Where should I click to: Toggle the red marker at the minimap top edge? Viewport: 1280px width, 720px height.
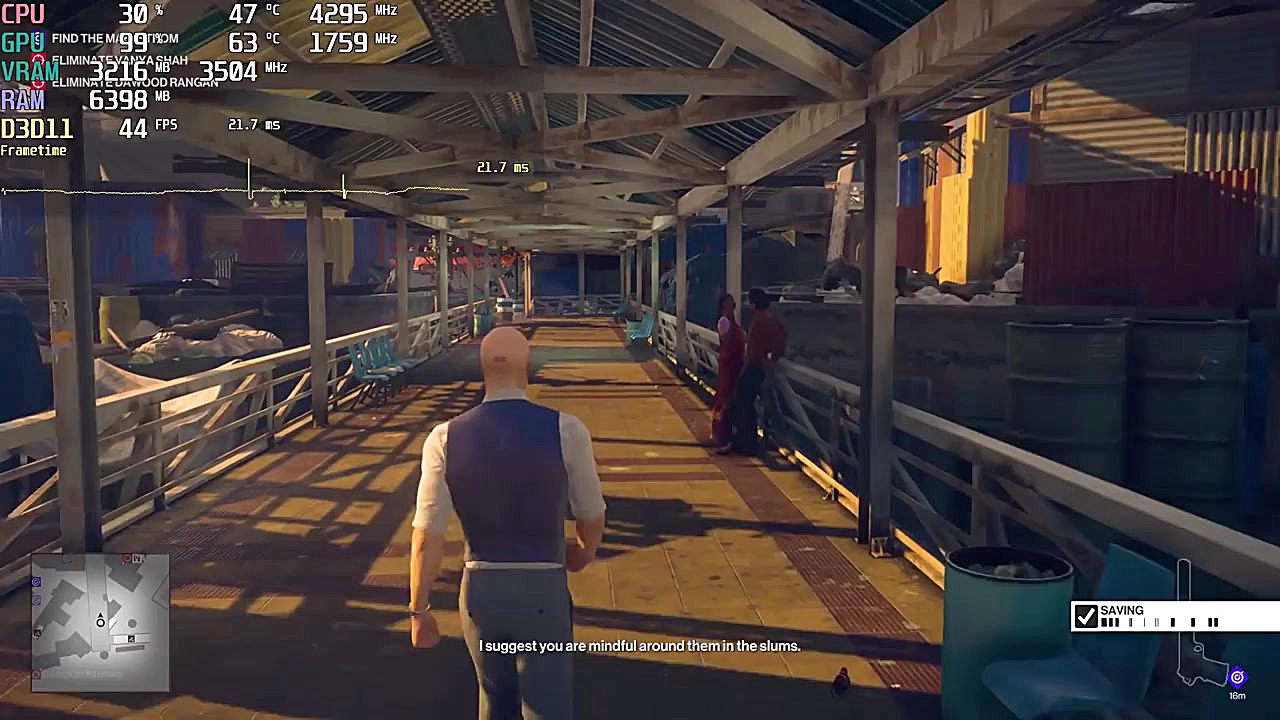click(x=126, y=558)
